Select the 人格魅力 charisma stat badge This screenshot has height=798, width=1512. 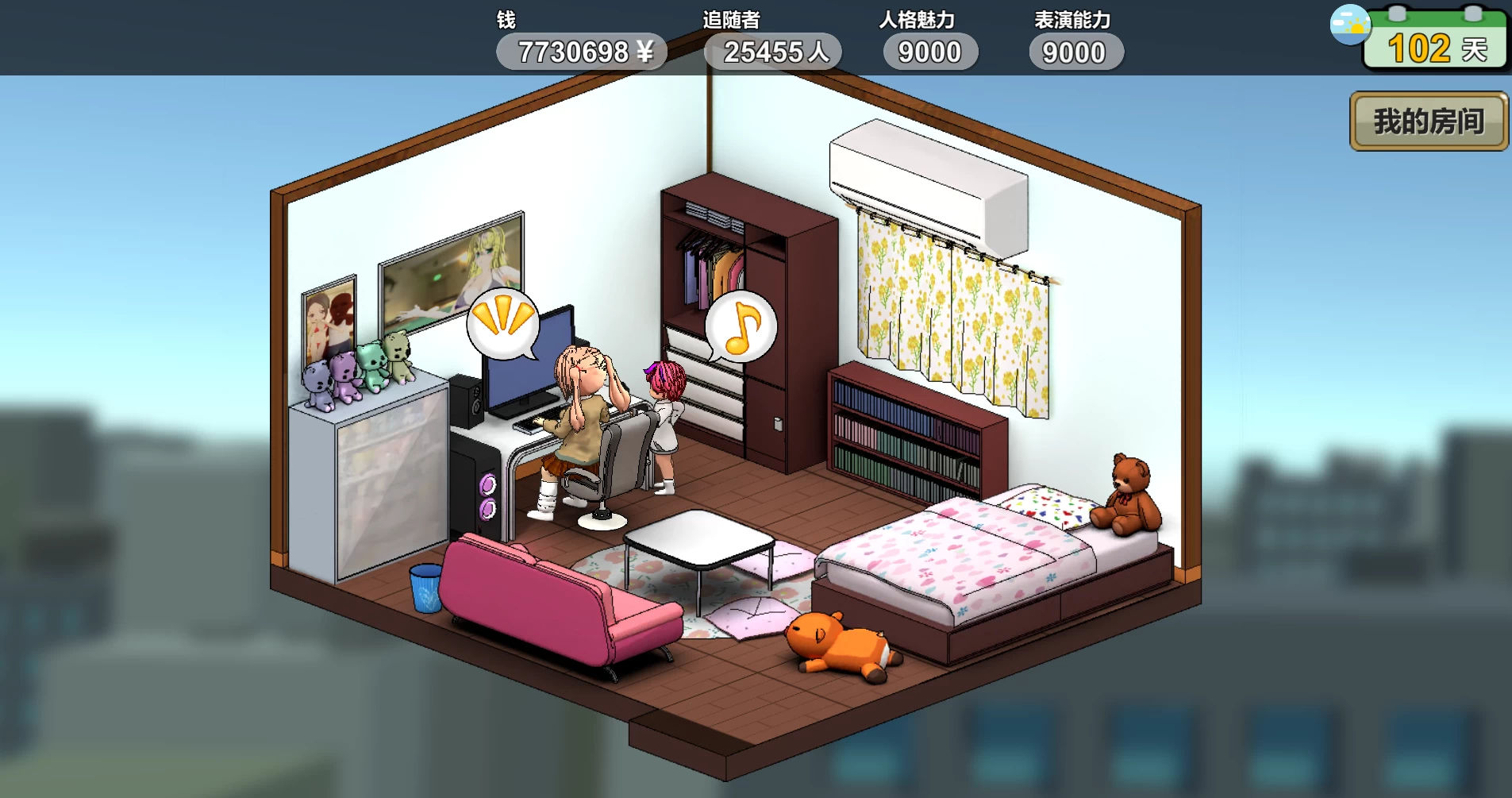pyautogui.click(x=929, y=51)
